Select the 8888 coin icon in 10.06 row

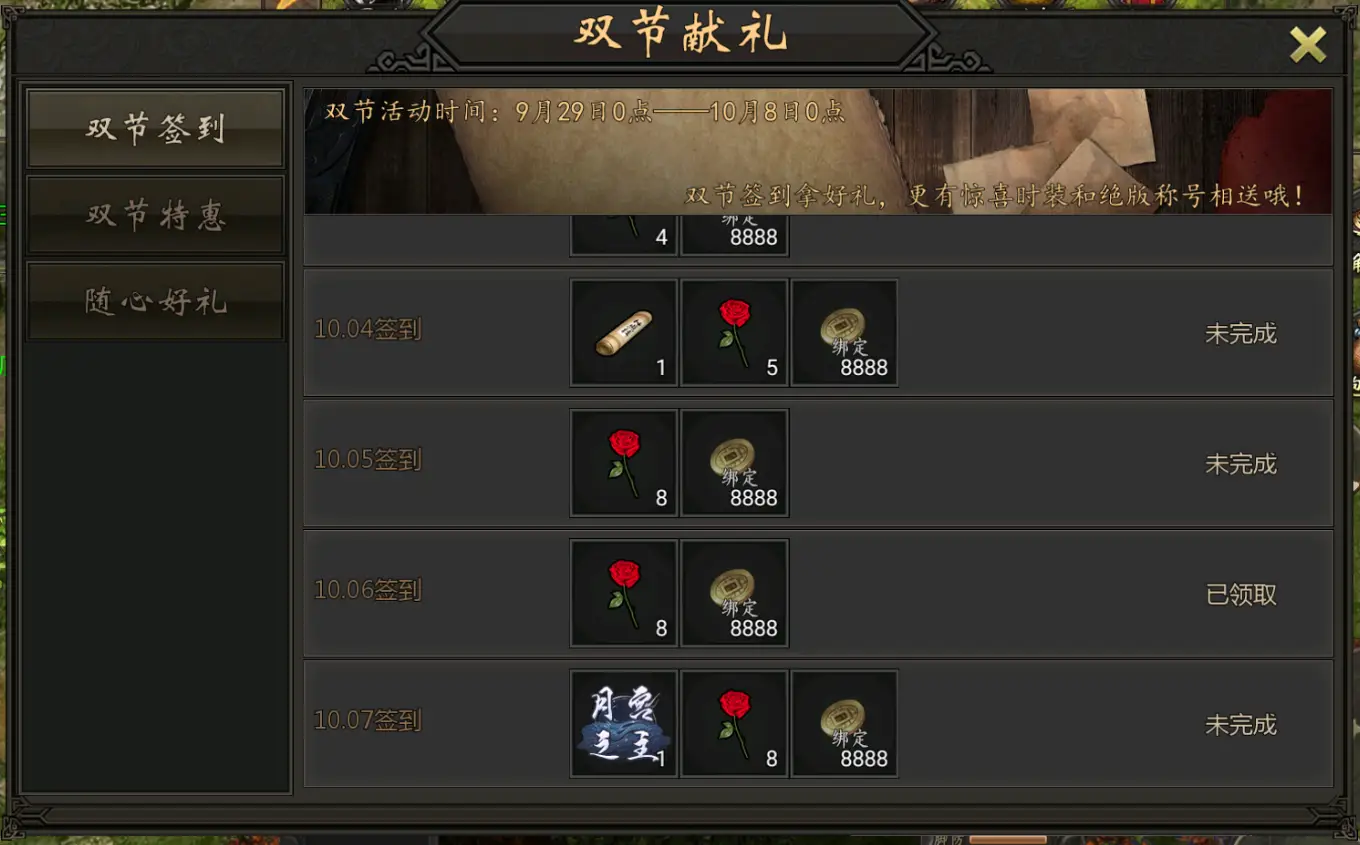click(734, 593)
